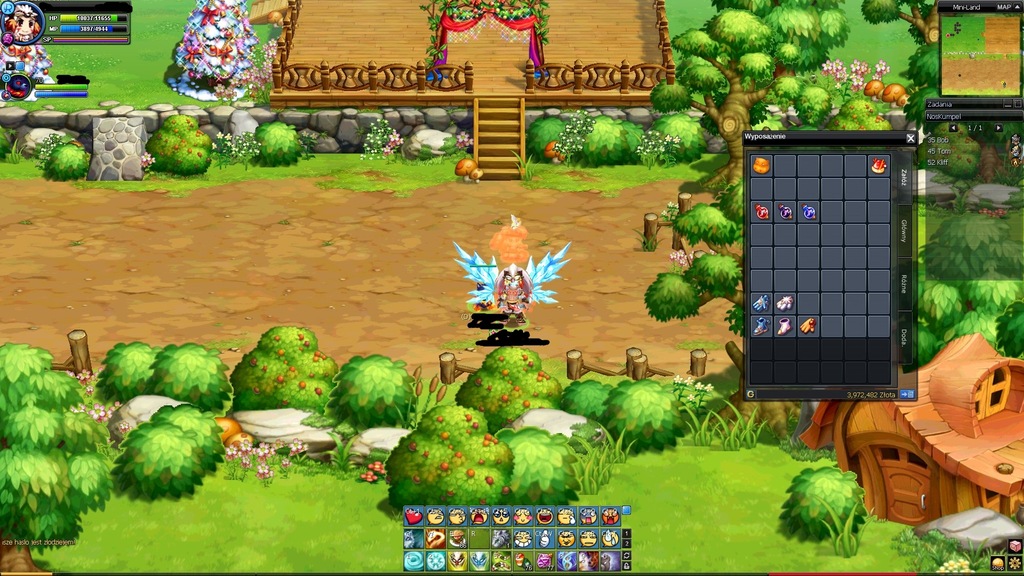Switch to hotbar page 2
Viewport: 1024px width, 576px height.
pos(627,543)
